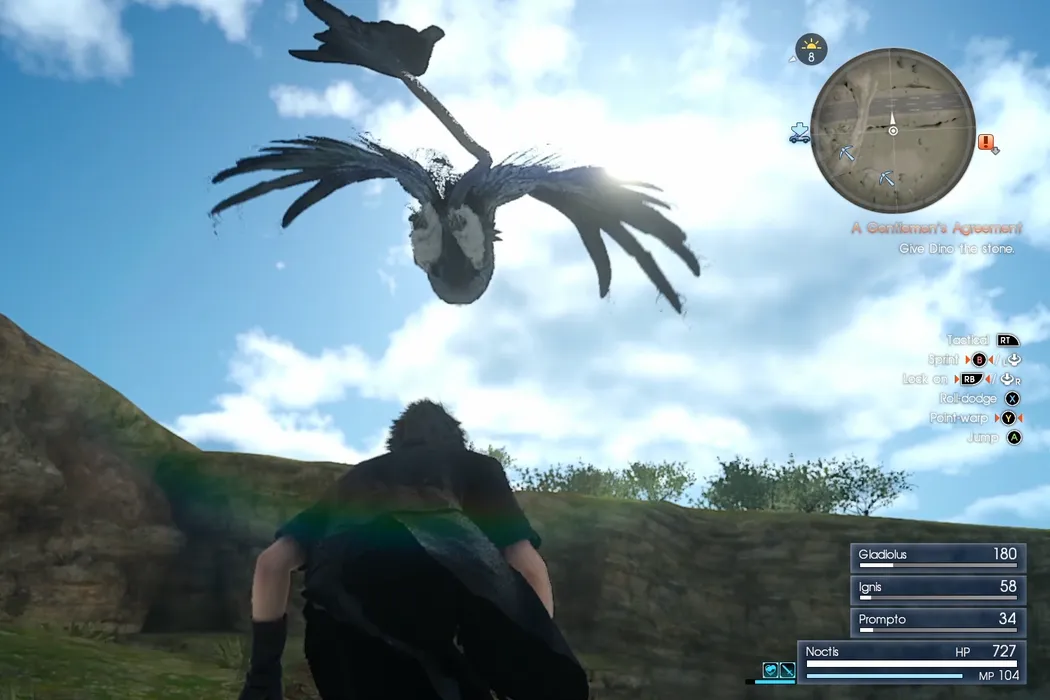Click the sword status buff icon
The image size is (1050, 700).
point(787,670)
